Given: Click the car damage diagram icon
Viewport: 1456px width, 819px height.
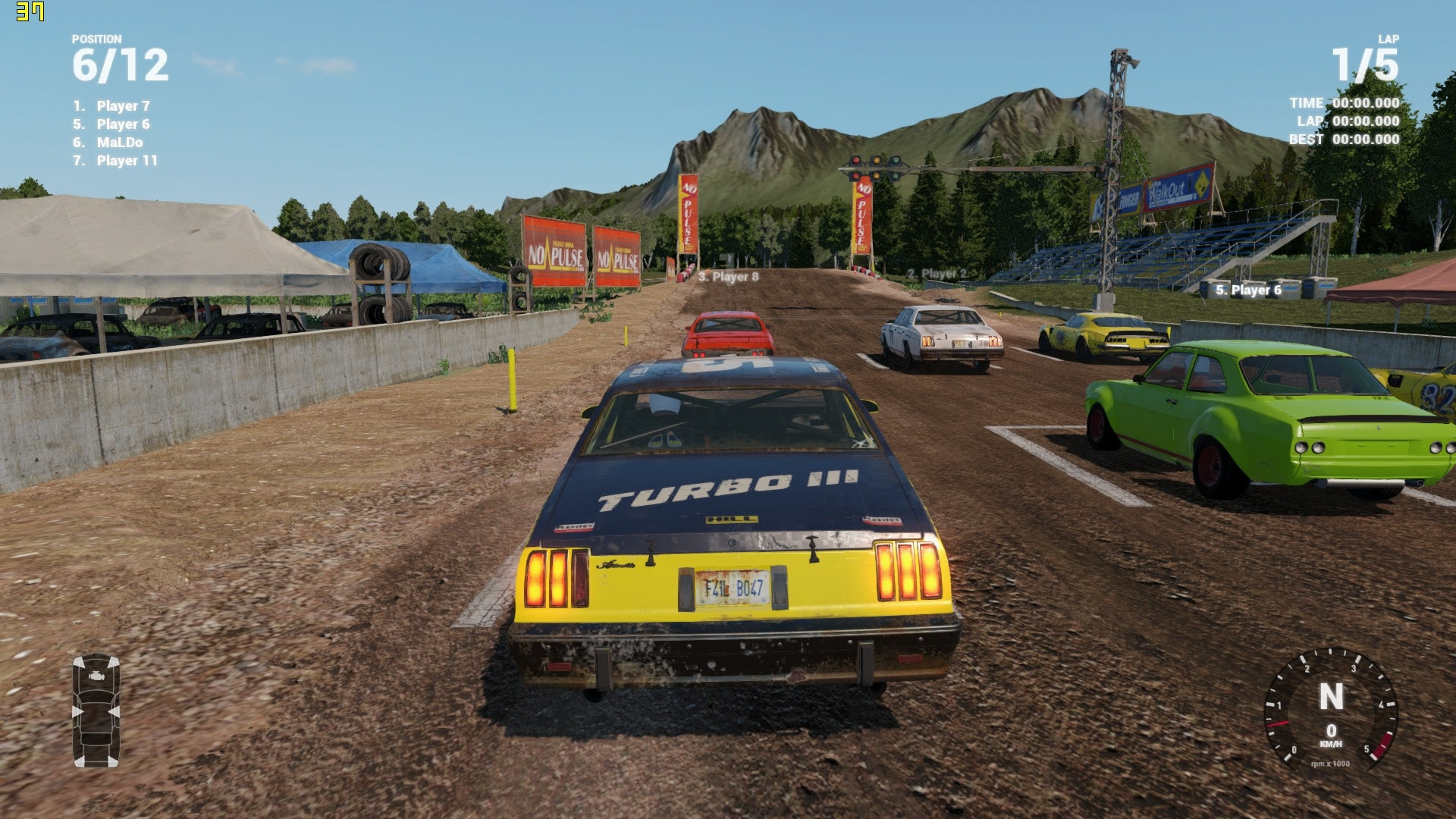Looking at the screenshot, I should 96,710.
